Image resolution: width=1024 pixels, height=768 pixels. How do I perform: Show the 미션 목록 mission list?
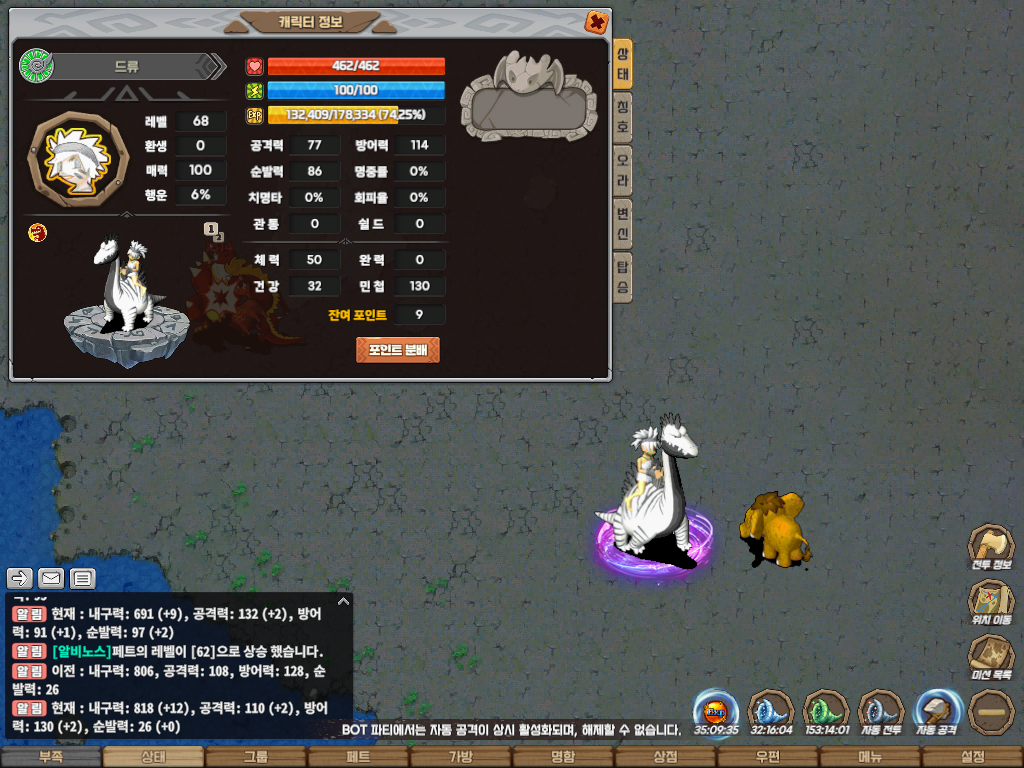[x=991, y=657]
